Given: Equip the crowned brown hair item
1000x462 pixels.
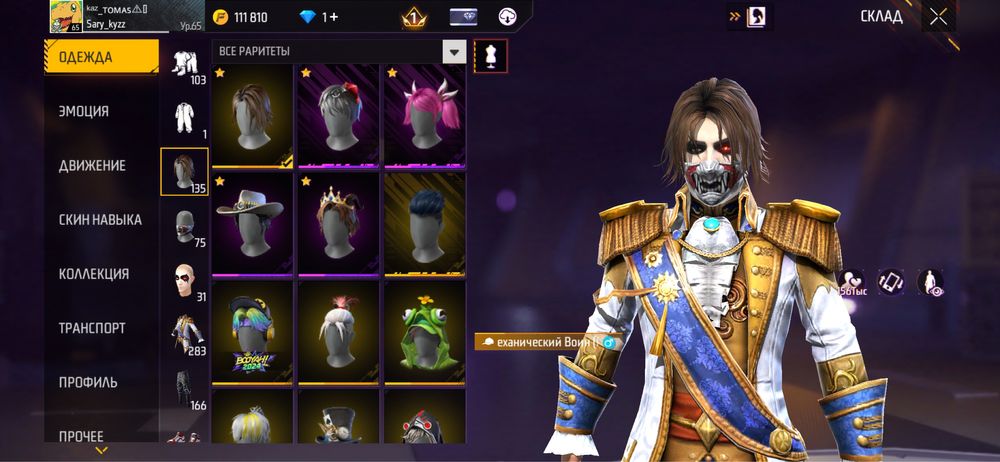Looking at the screenshot, I should [339, 223].
